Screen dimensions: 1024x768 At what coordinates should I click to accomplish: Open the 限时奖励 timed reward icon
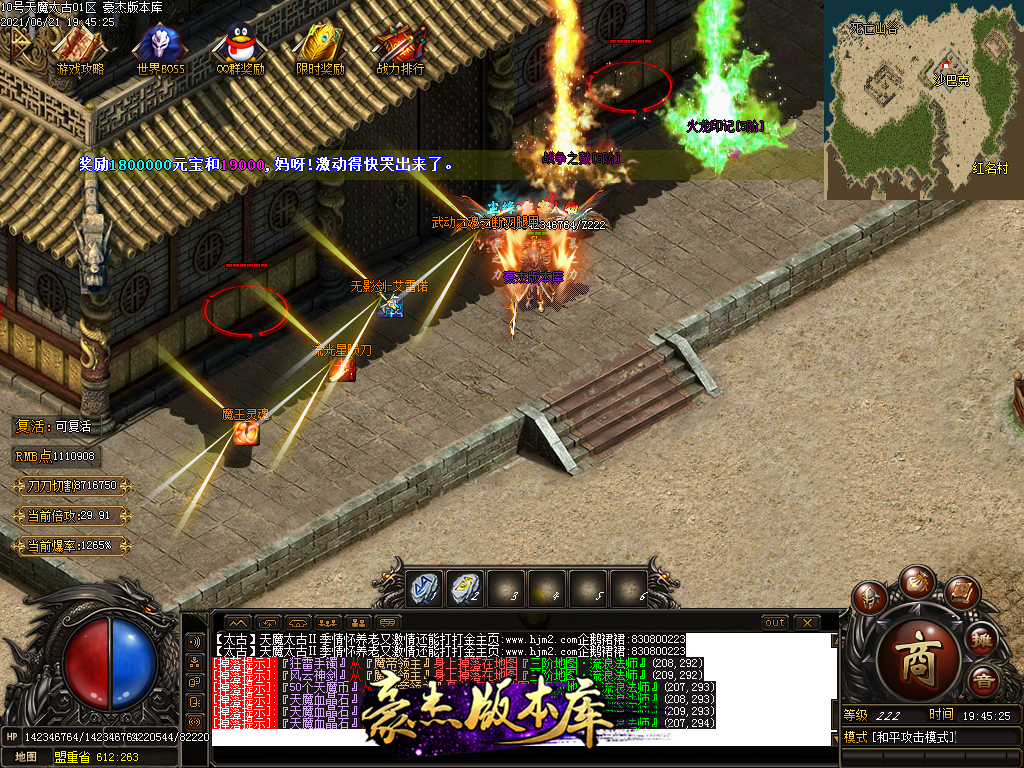(x=320, y=49)
